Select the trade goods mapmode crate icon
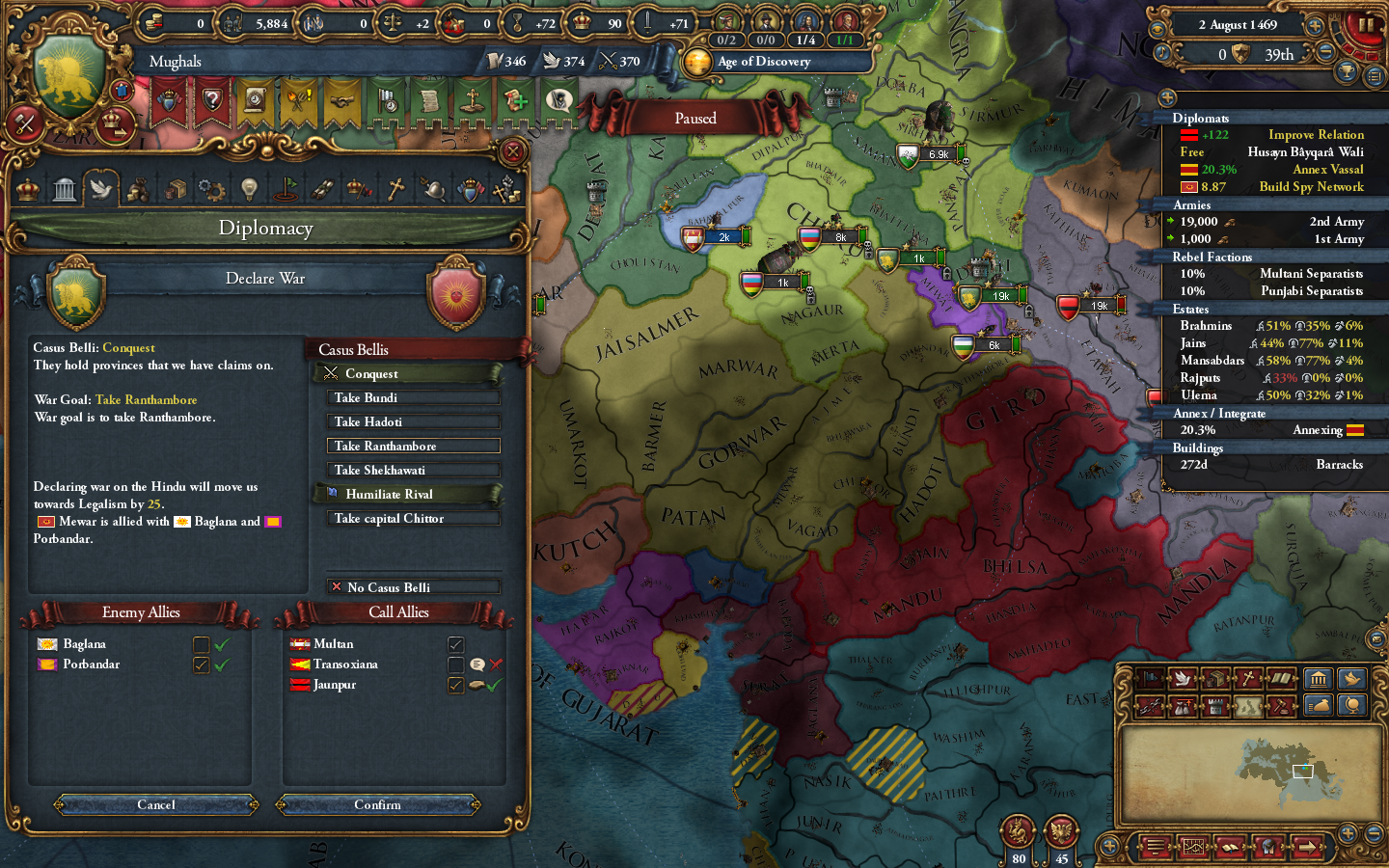Image resolution: width=1389 pixels, height=868 pixels. coord(1217,679)
